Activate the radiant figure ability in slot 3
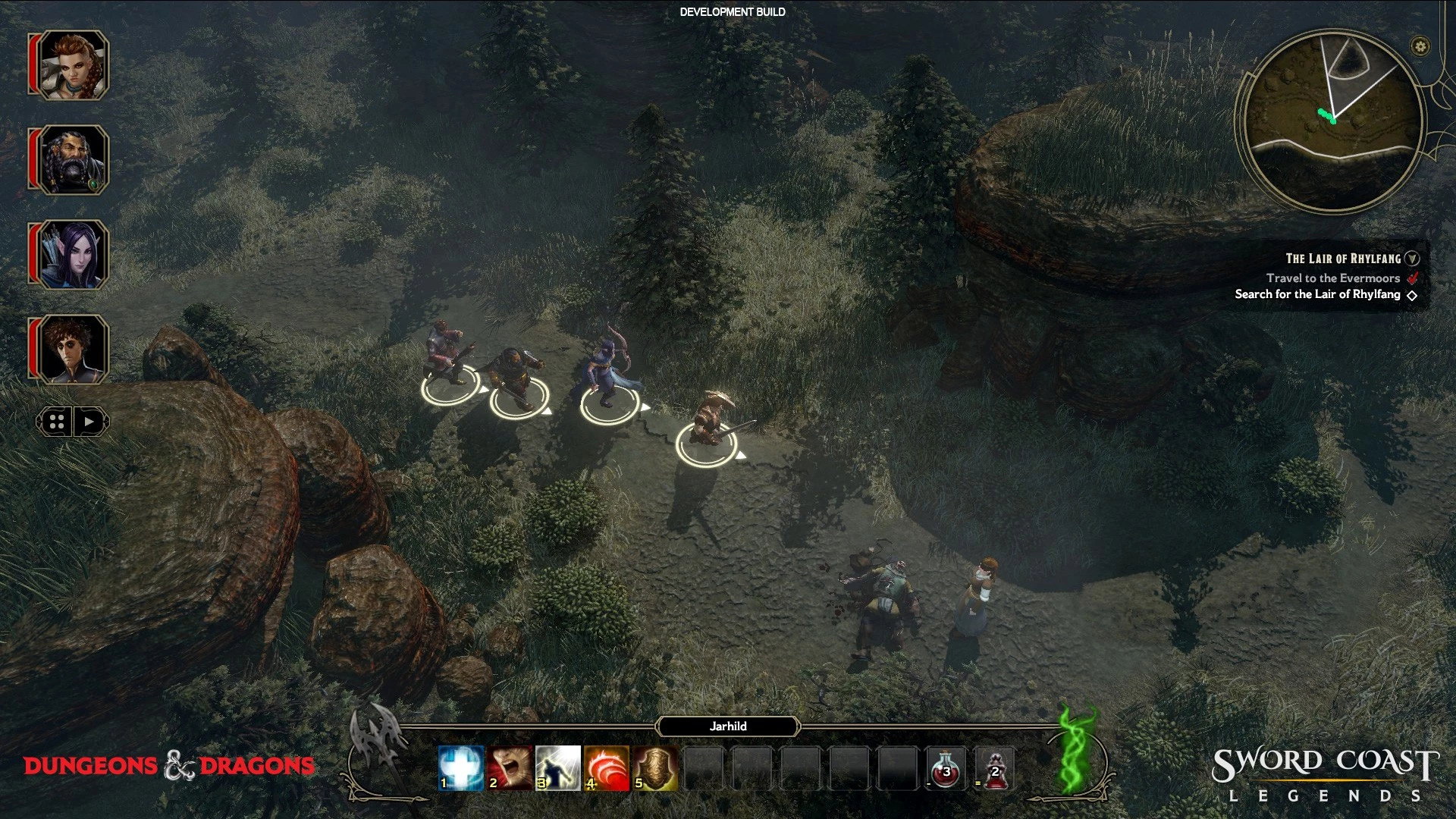1456x819 pixels. pyautogui.click(x=558, y=767)
